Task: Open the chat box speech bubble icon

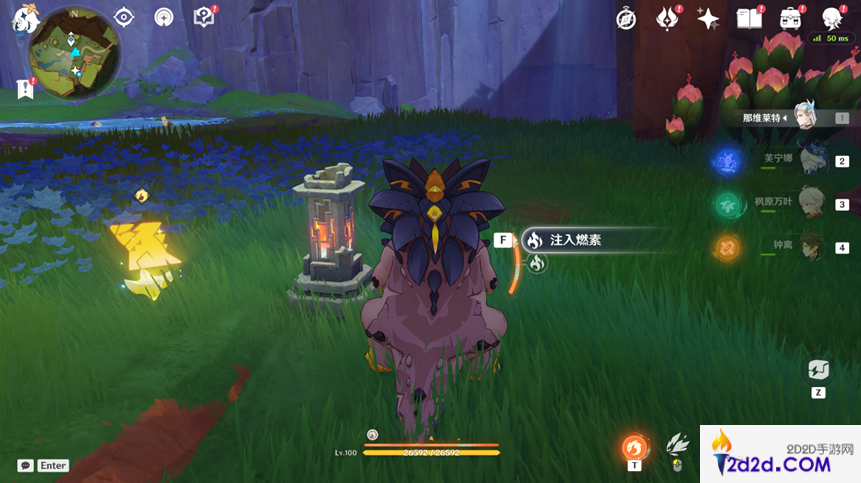Action: point(25,465)
